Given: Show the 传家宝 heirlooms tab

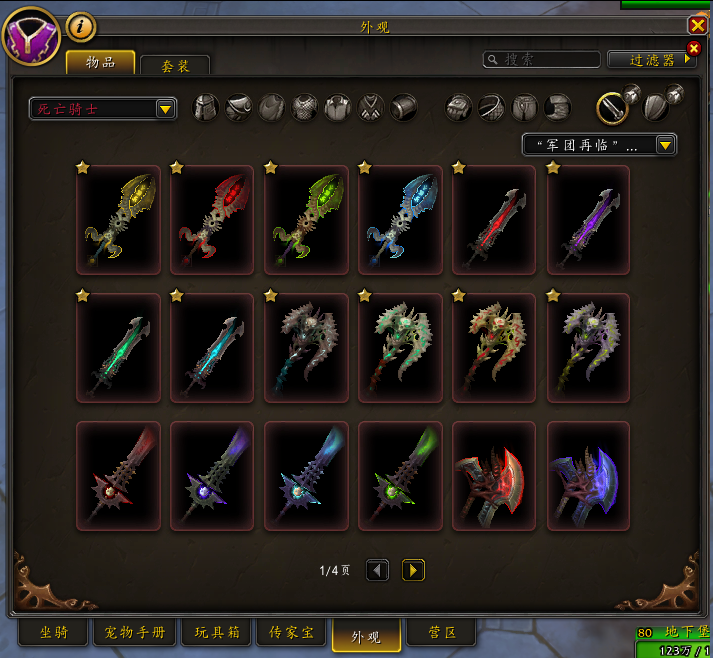Looking at the screenshot, I should [x=291, y=633].
